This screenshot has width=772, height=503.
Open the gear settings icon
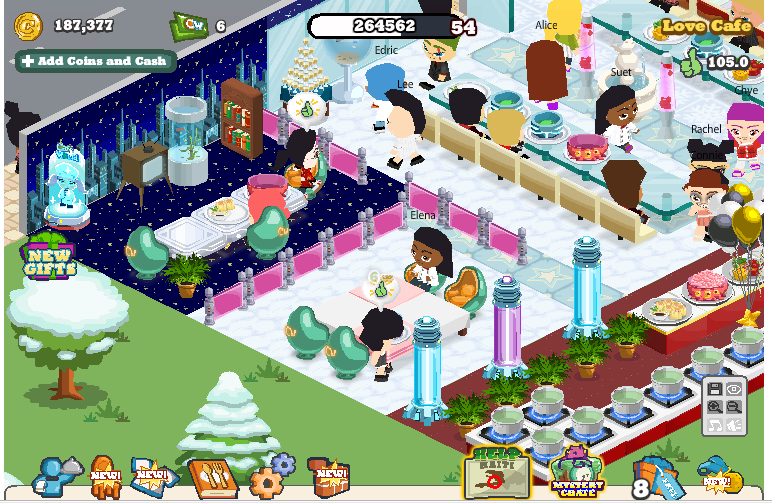pyautogui.click(x=271, y=477)
